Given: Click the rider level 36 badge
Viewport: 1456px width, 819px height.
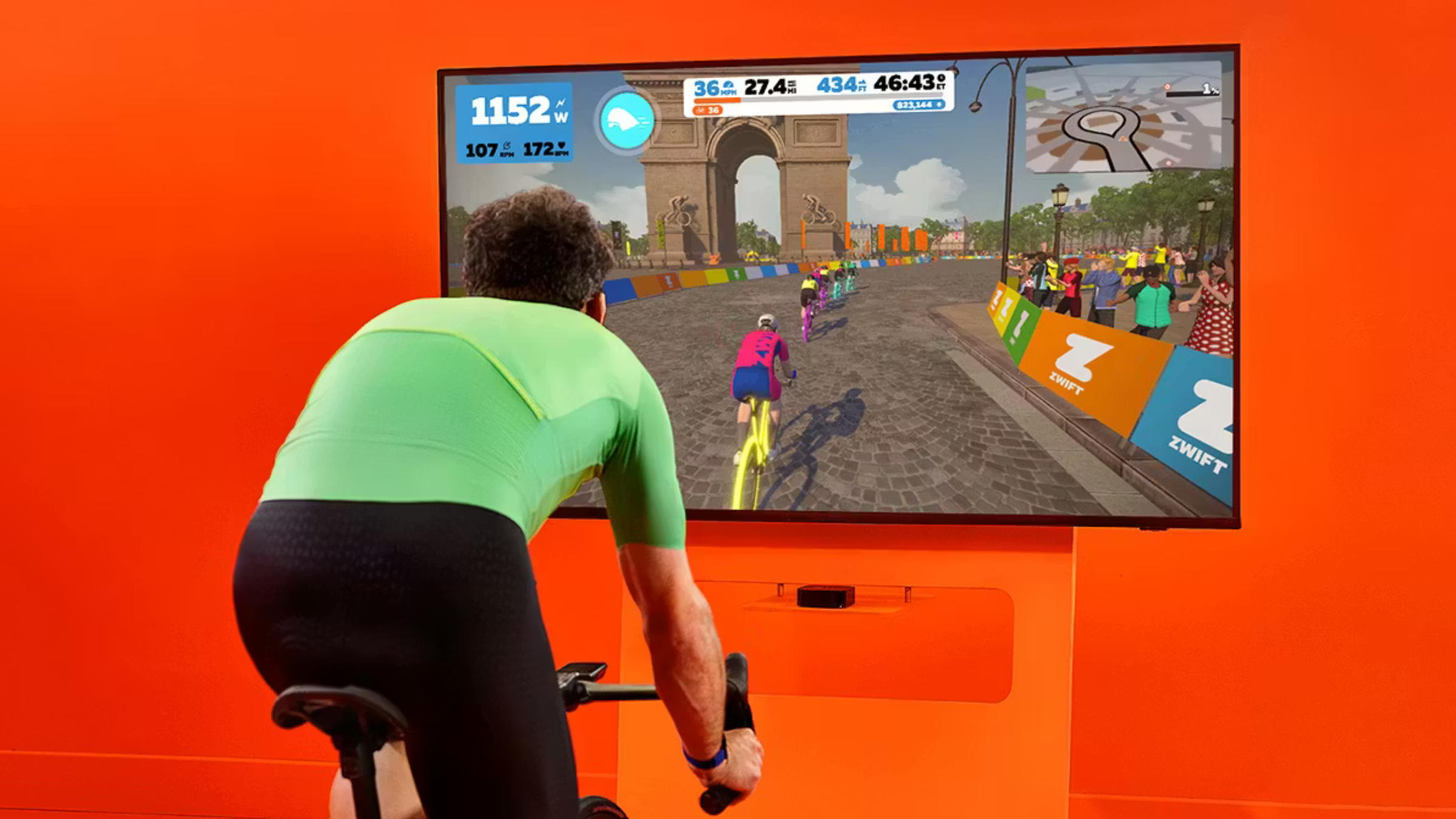Looking at the screenshot, I should click(710, 110).
